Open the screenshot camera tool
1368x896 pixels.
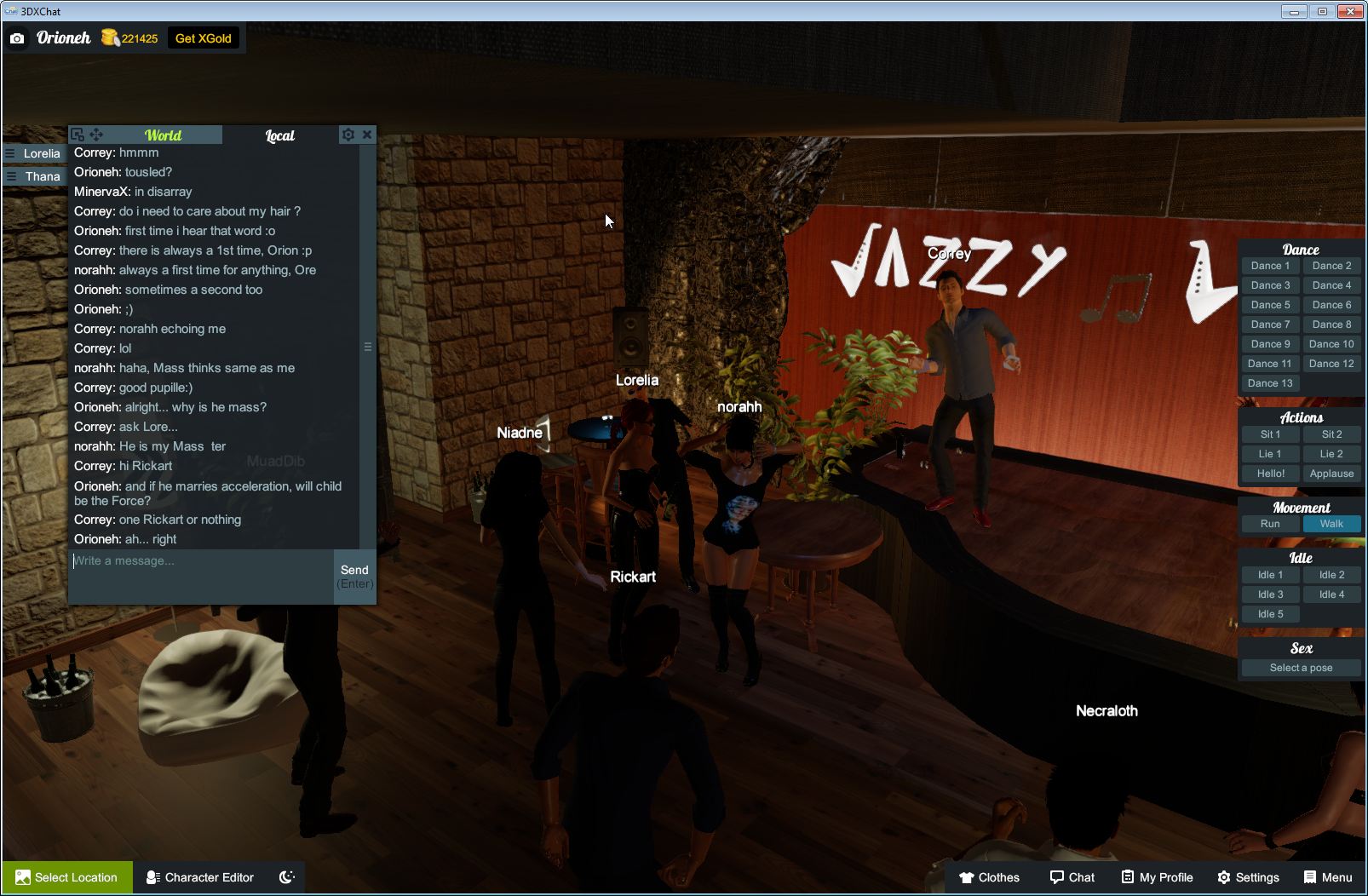[x=17, y=38]
